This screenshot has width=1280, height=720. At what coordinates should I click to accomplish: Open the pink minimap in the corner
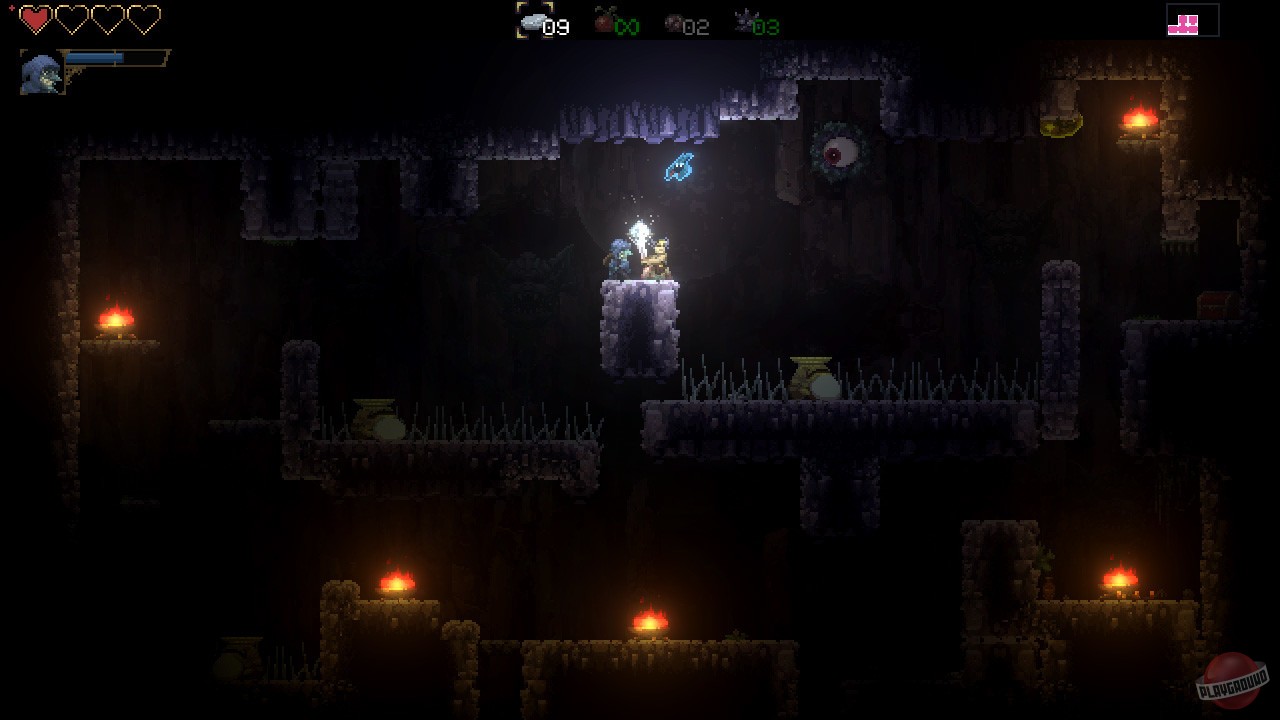click(1191, 20)
